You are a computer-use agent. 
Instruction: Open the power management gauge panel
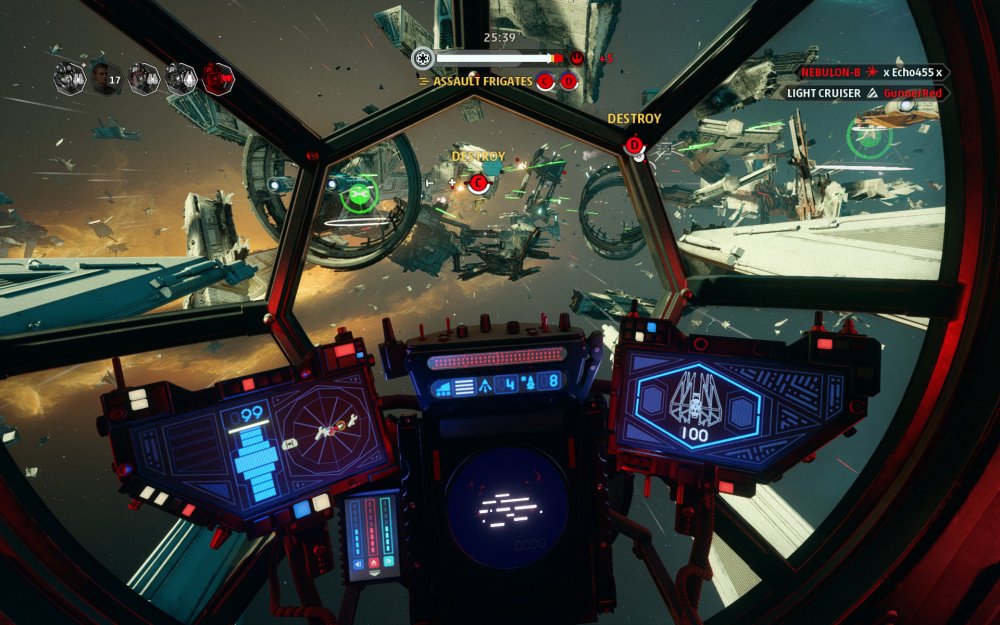(372, 535)
